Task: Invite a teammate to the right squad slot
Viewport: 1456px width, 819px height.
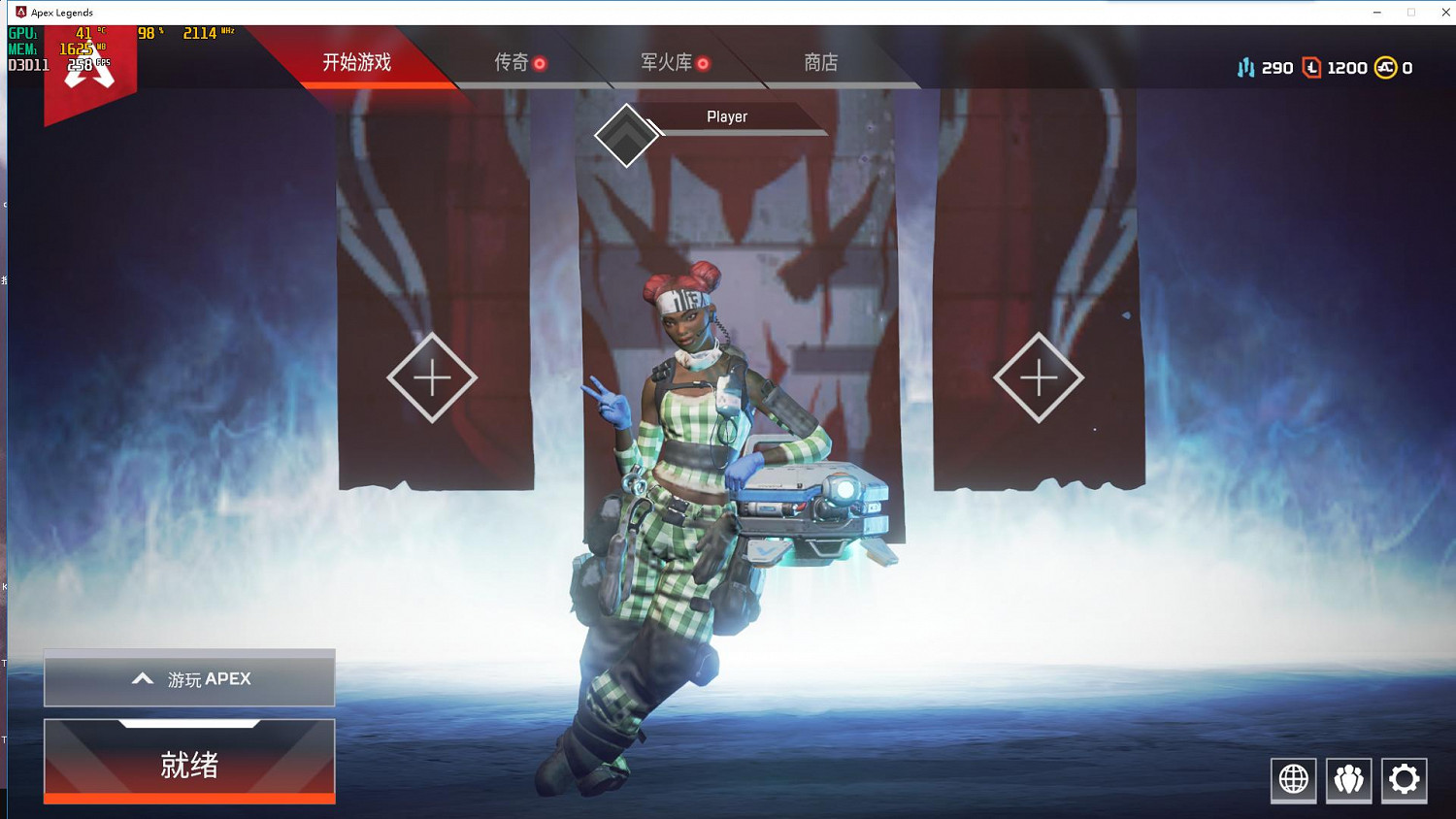Action: tap(1040, 377)
